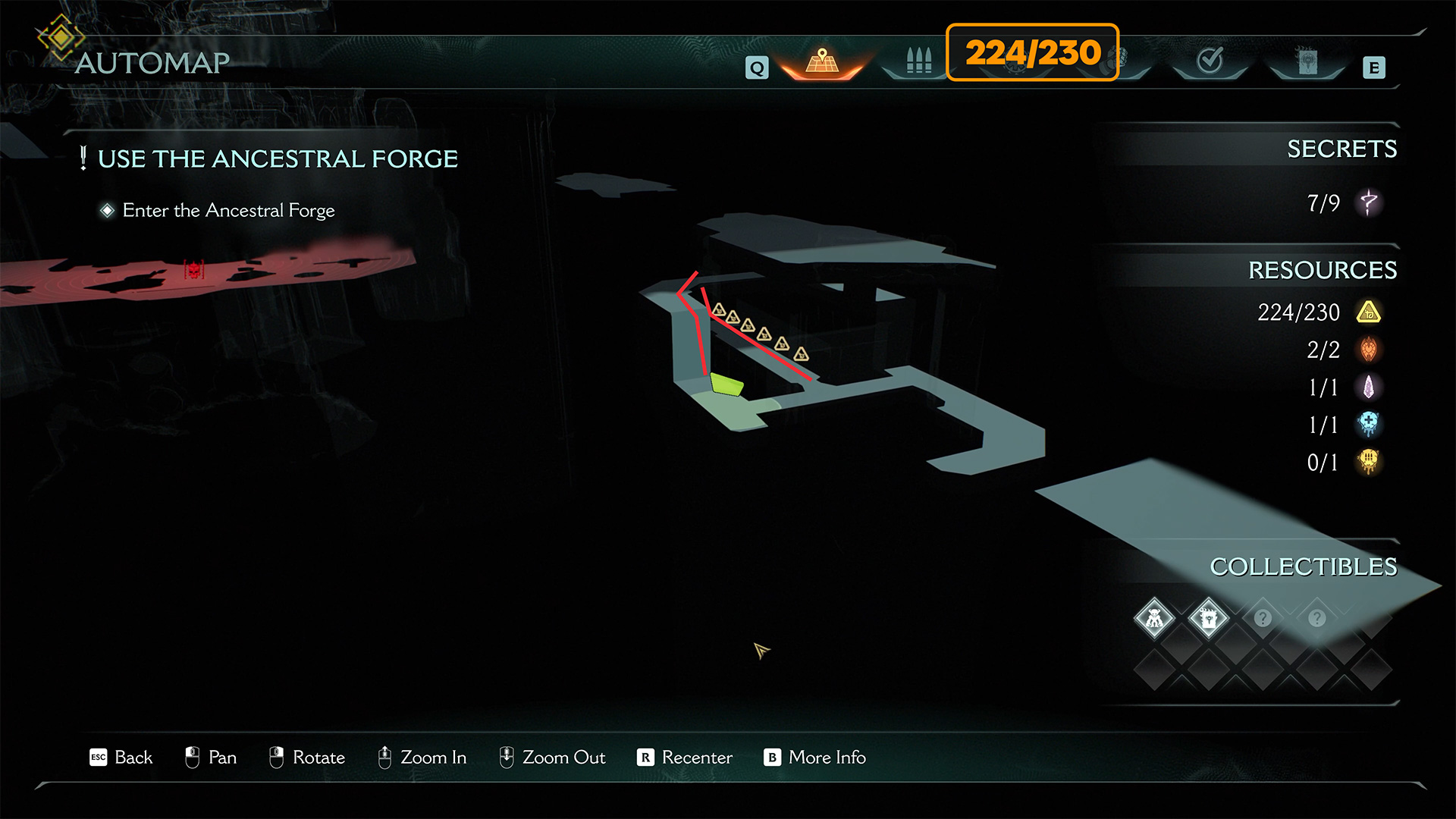The width and height of the screenshot is (1456, 819).
Task: Select the collected flaming codex page collectible
Action: coord(1209,619)
